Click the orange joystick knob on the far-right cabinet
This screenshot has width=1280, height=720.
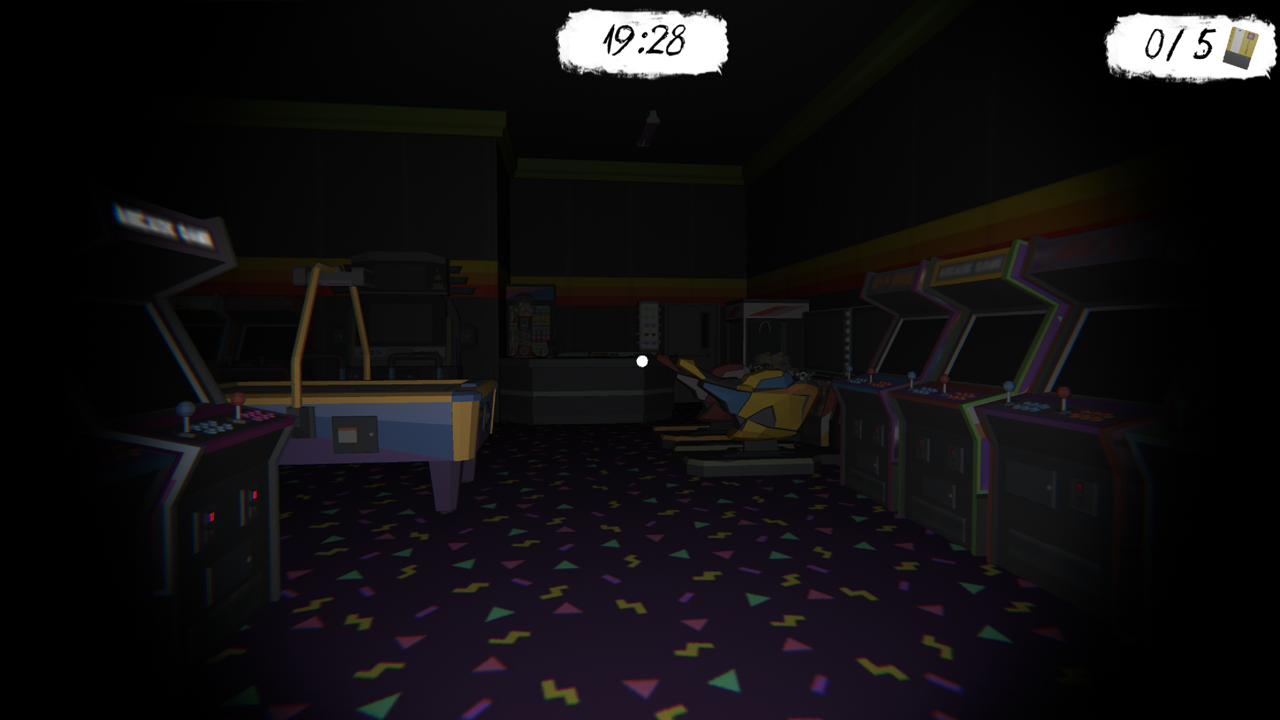[x=1064, y=393]
